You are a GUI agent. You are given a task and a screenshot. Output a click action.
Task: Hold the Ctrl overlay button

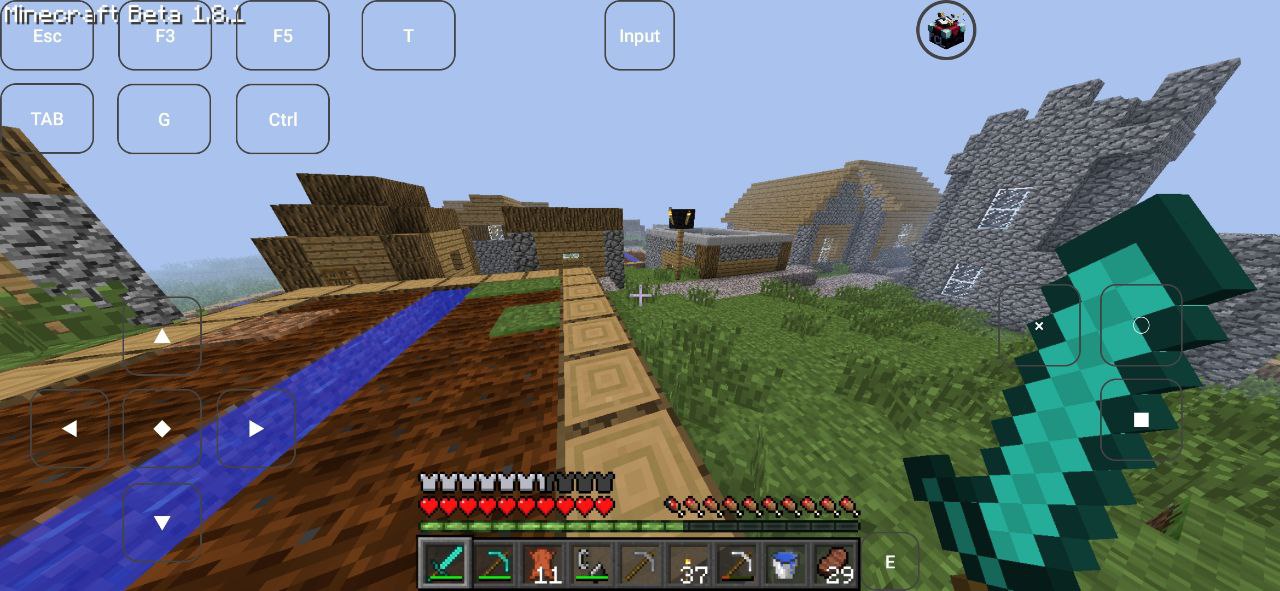283,119
